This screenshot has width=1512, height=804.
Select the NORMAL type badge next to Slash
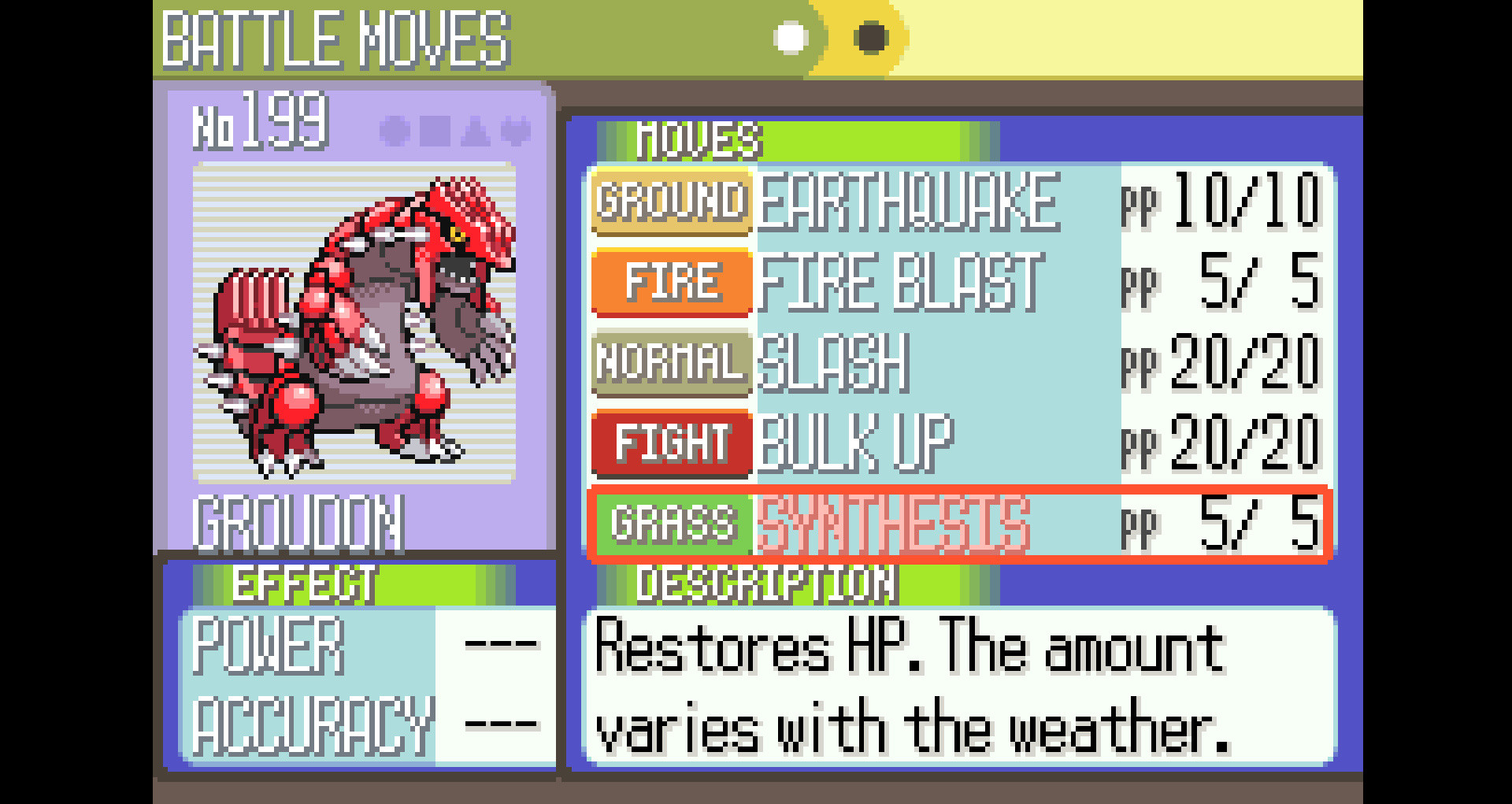point(672,362)
